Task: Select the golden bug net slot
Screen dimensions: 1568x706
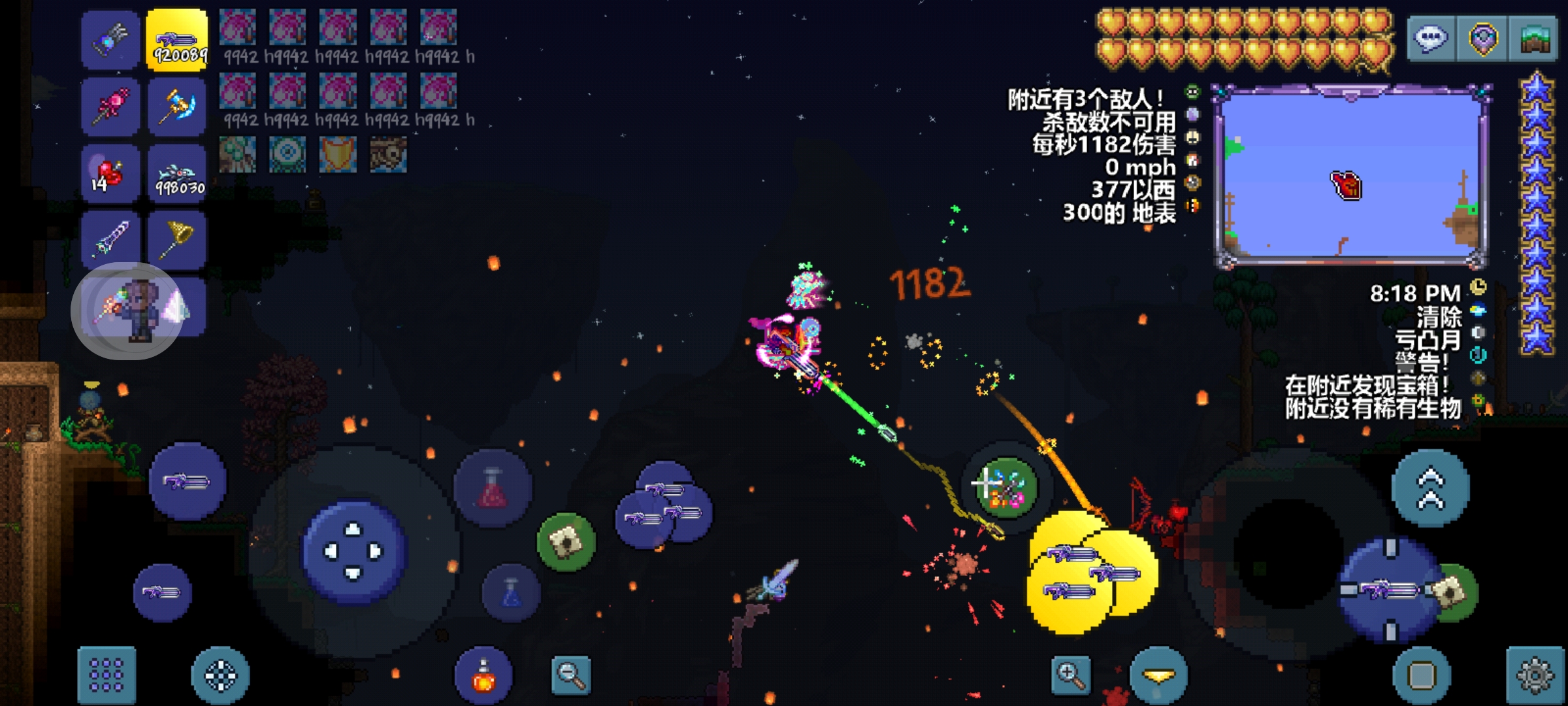Action: point(177,239)
